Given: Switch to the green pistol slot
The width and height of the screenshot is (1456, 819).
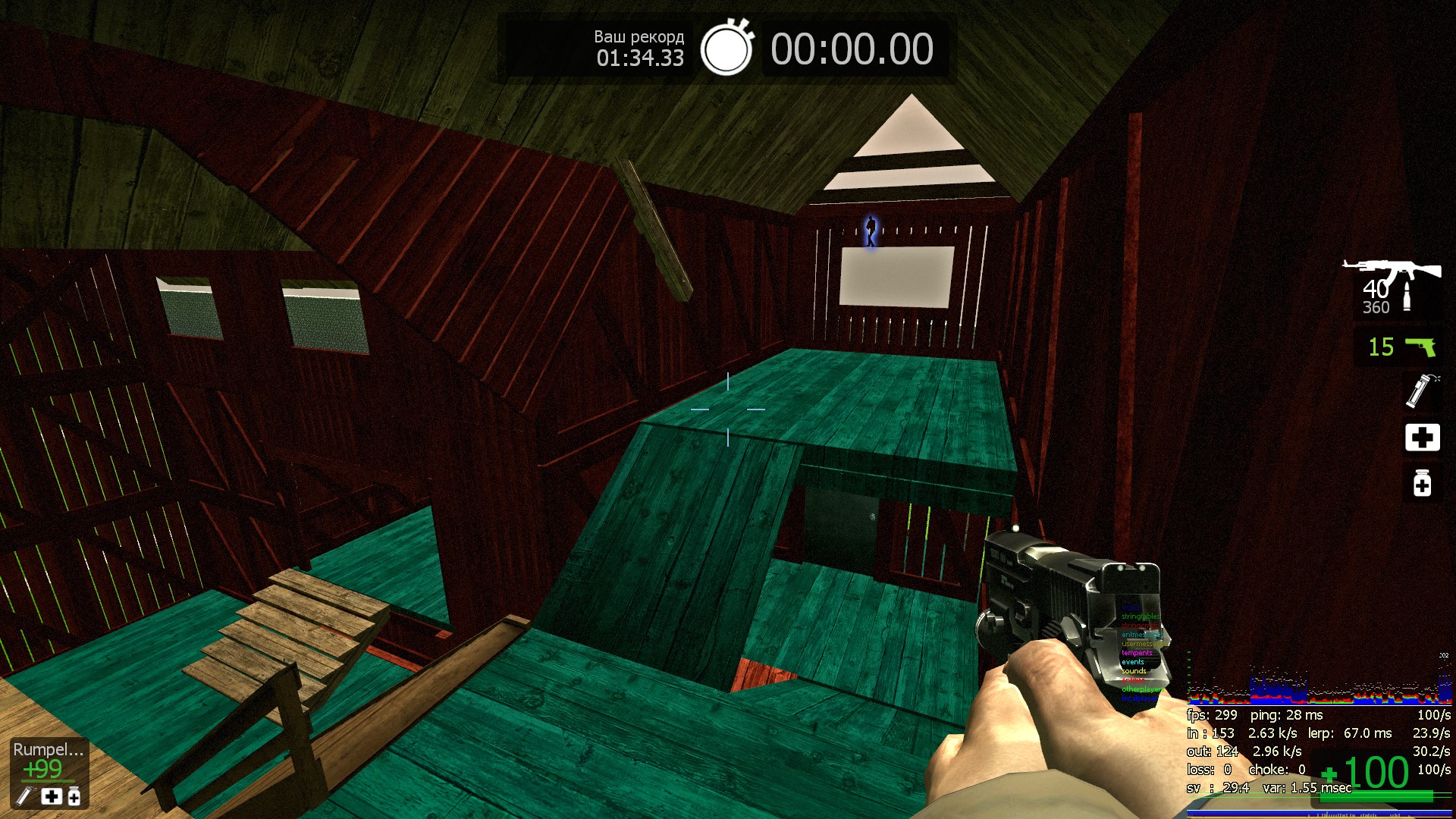Looking at the screenshot, I should click(1419, 347).
